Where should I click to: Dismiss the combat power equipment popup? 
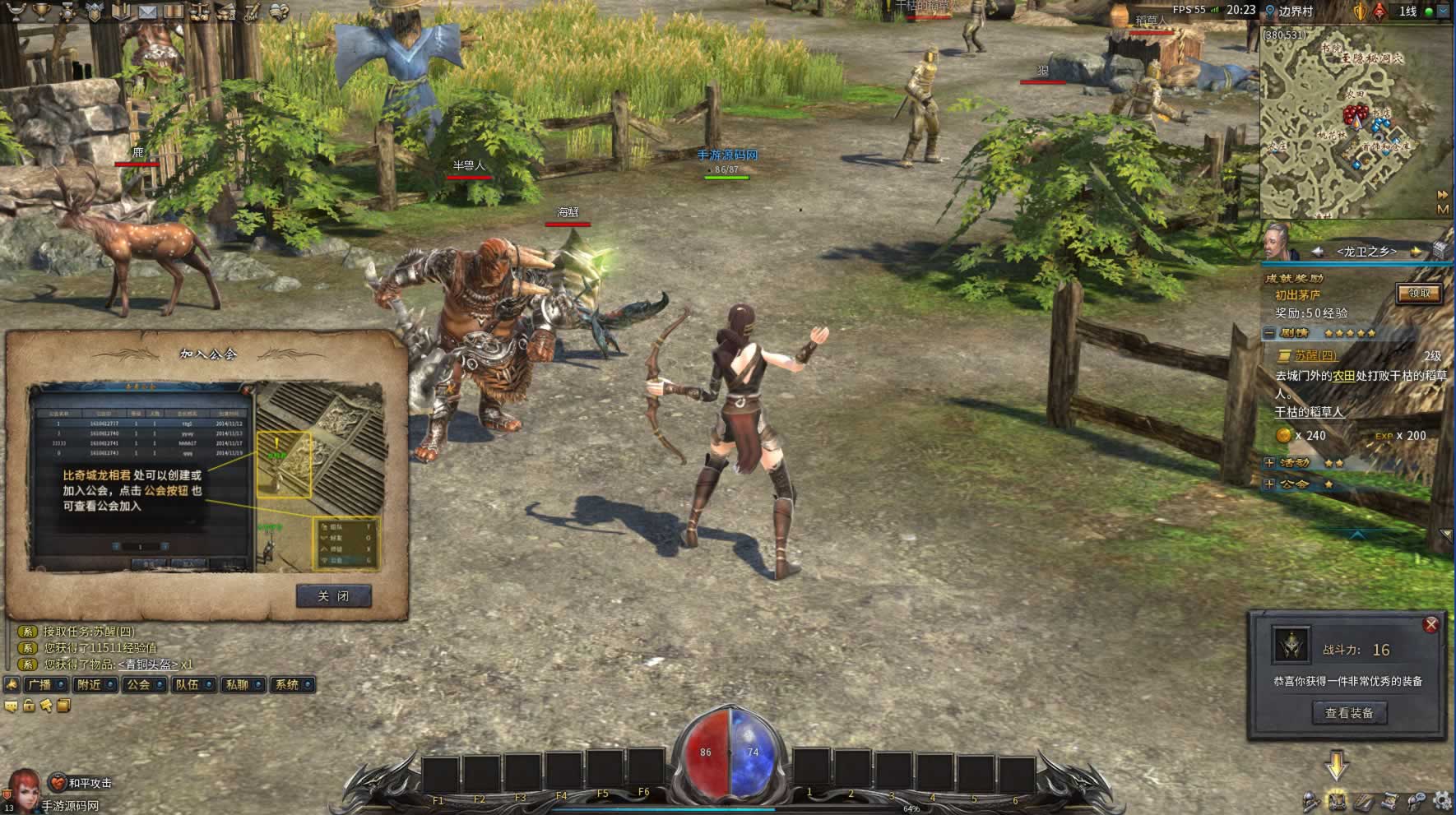pos(1430,625)
